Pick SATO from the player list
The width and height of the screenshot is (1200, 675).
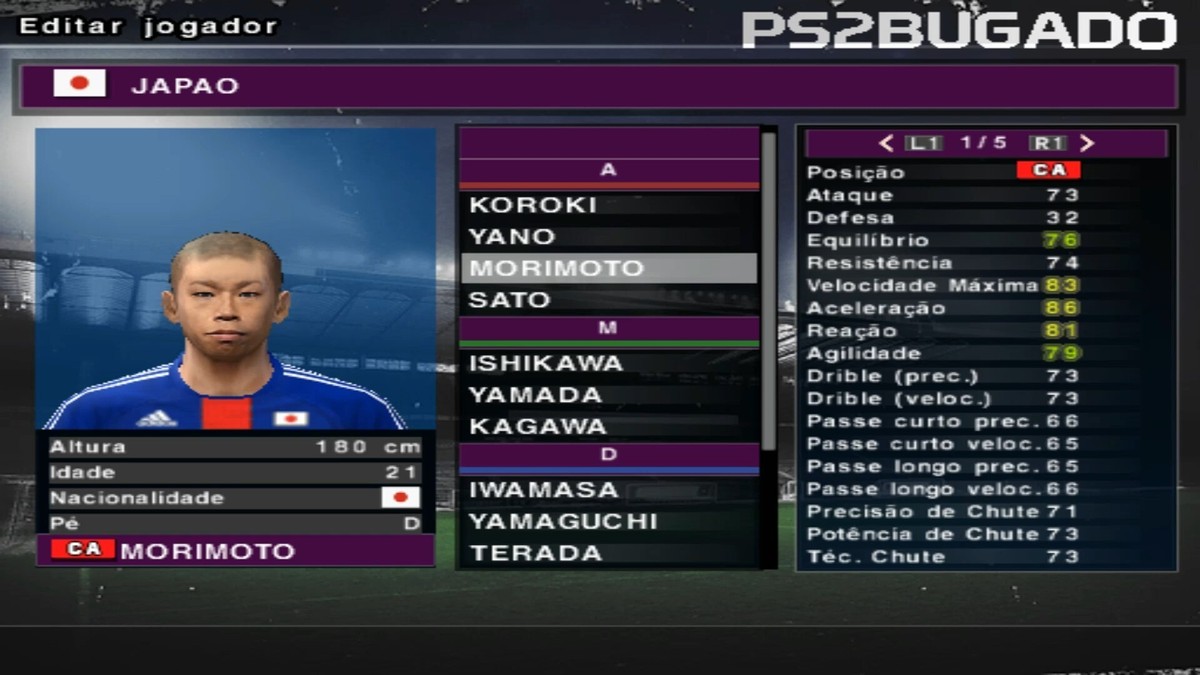pyautogui.click(x=608, y=300)
